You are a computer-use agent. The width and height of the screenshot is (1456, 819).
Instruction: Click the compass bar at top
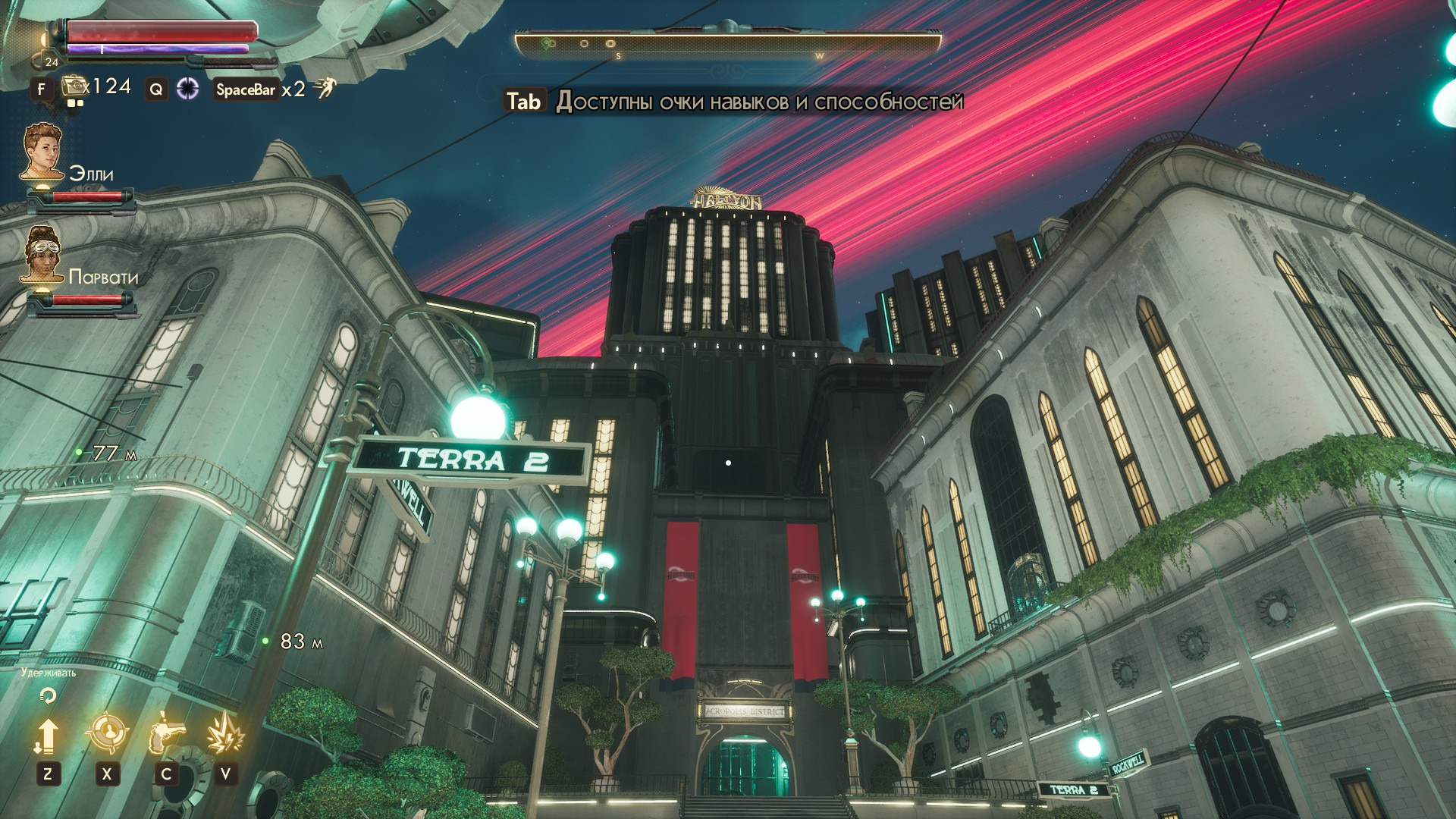point(728,45)
